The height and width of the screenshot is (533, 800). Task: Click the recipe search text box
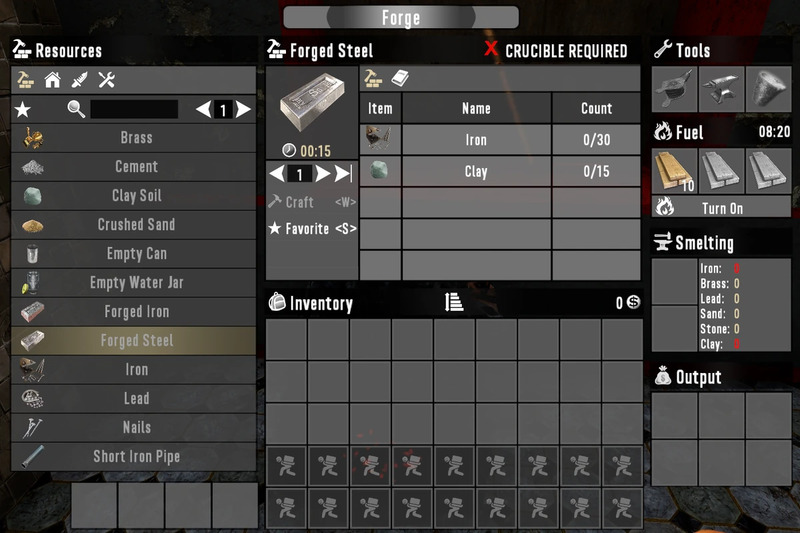click(x=134, y=109)
